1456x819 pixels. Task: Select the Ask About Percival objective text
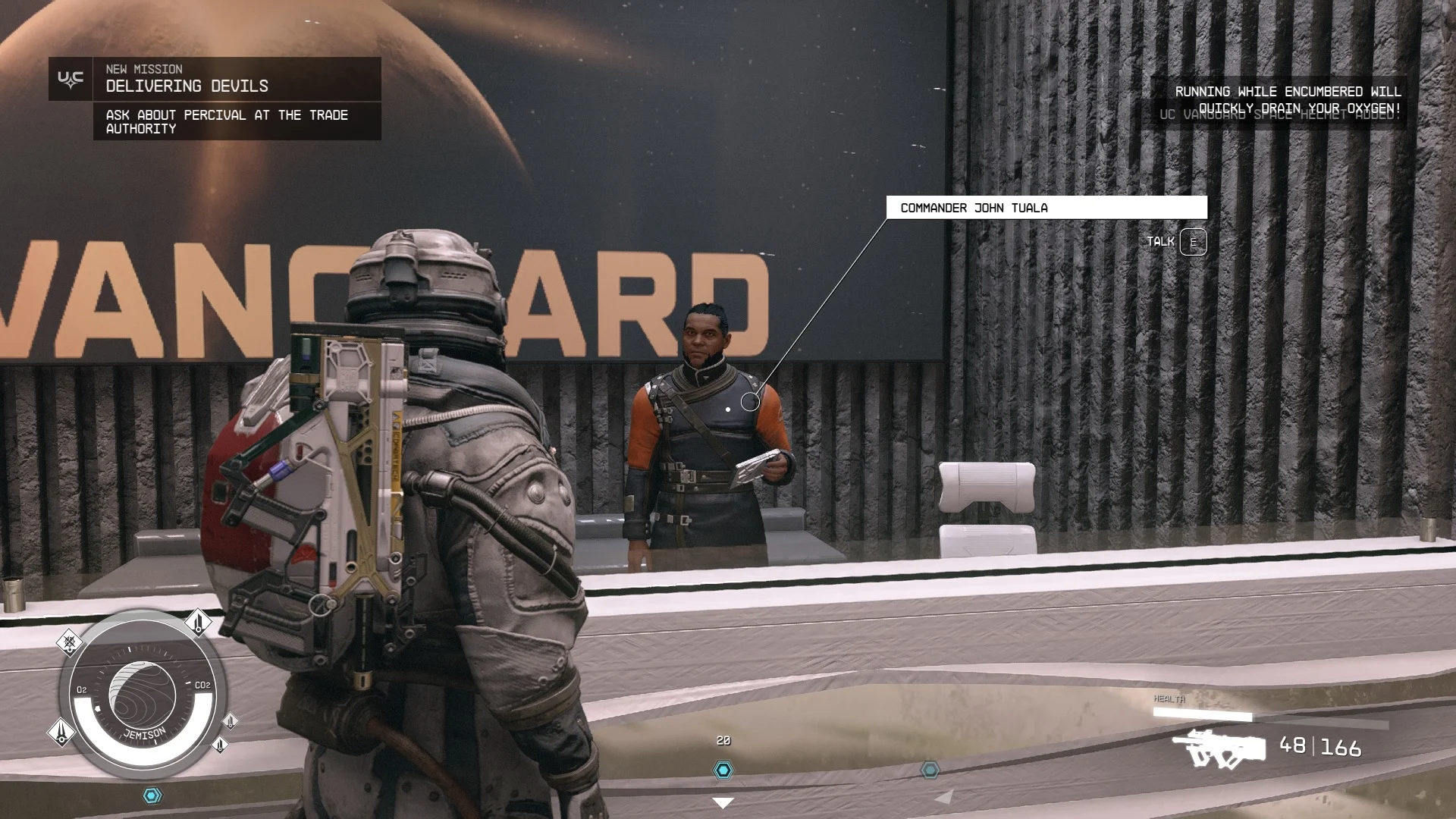[227, 121]
